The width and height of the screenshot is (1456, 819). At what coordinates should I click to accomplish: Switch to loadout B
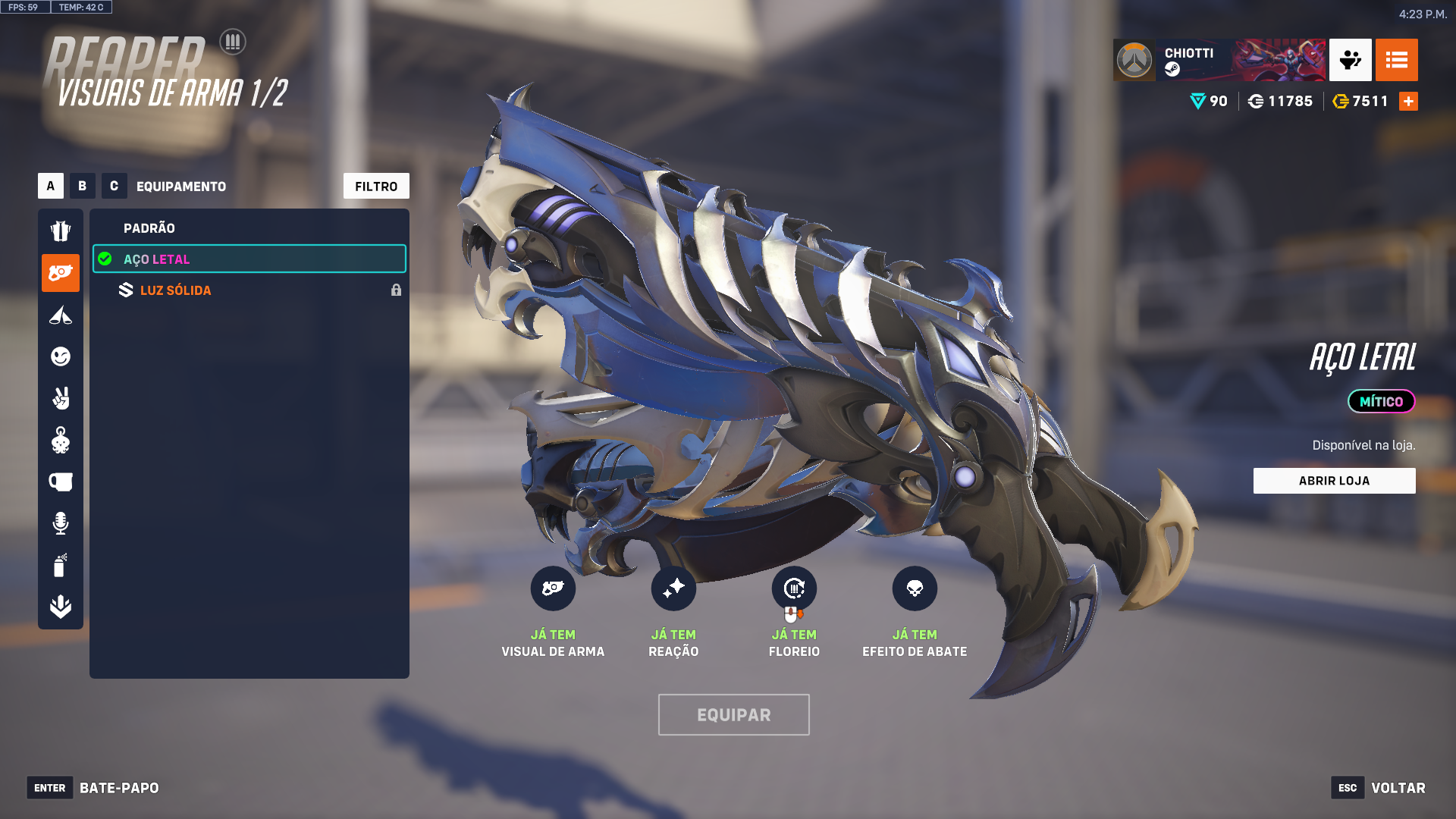tap(83, 186)
